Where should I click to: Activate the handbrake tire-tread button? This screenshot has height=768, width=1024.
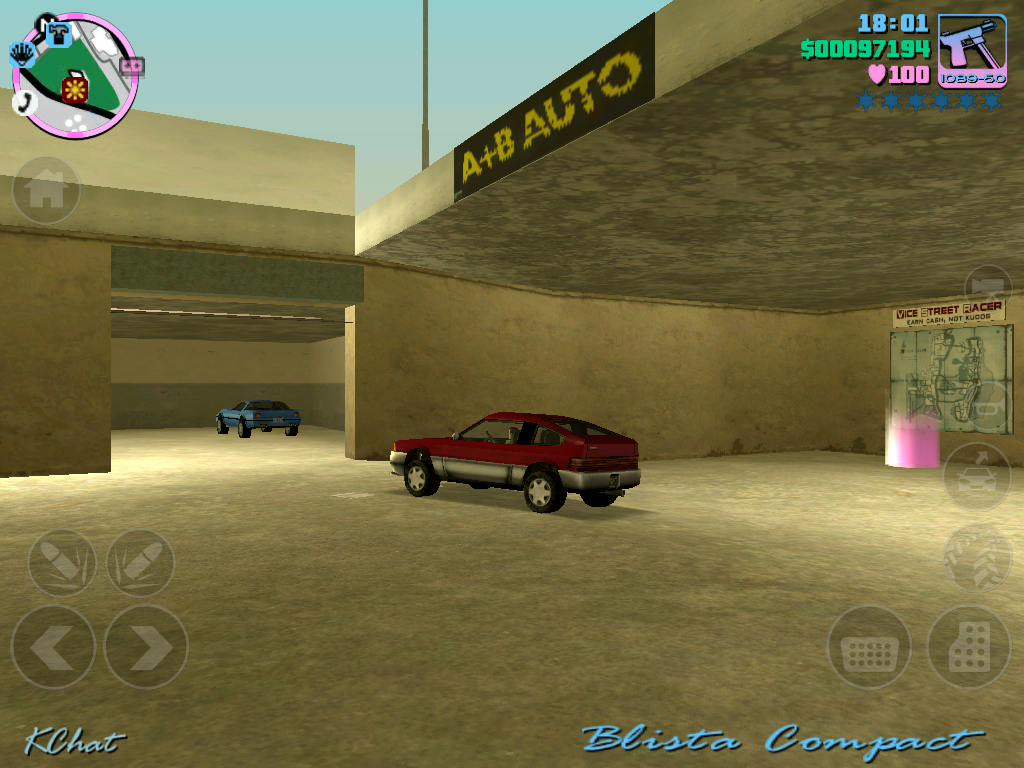[977, 557]
